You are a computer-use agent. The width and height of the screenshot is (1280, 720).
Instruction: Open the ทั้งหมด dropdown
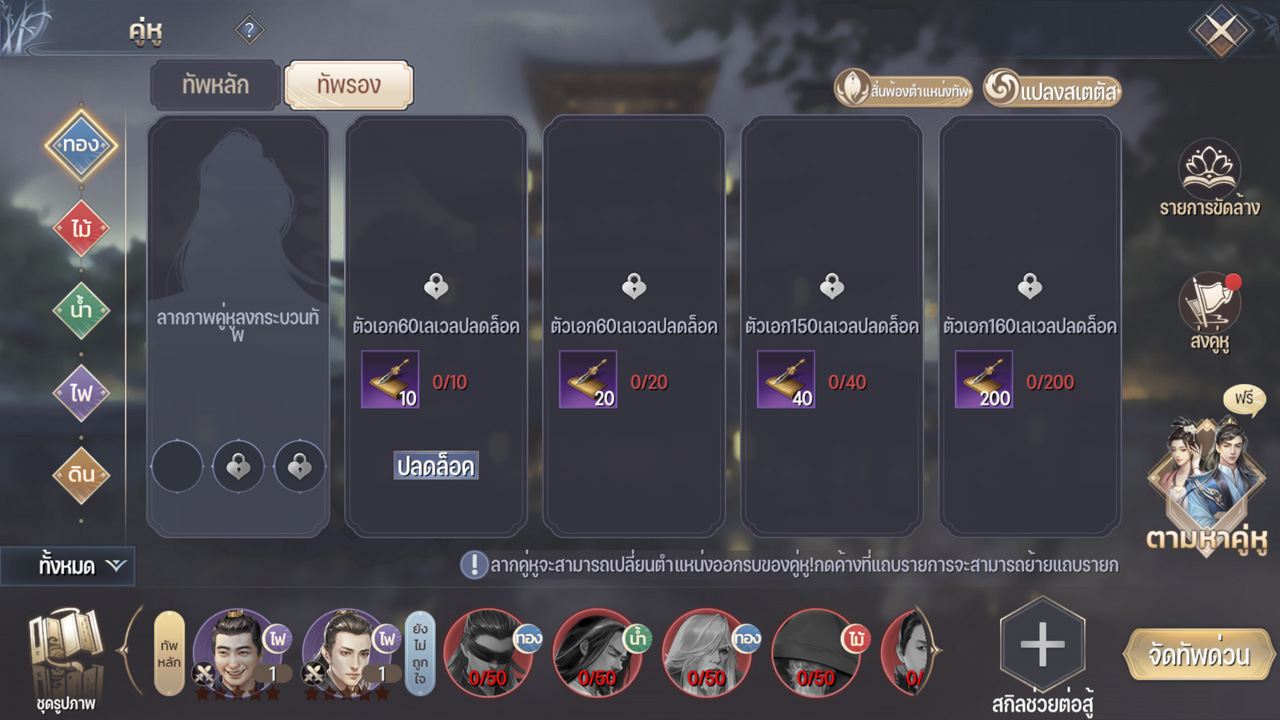68,566
